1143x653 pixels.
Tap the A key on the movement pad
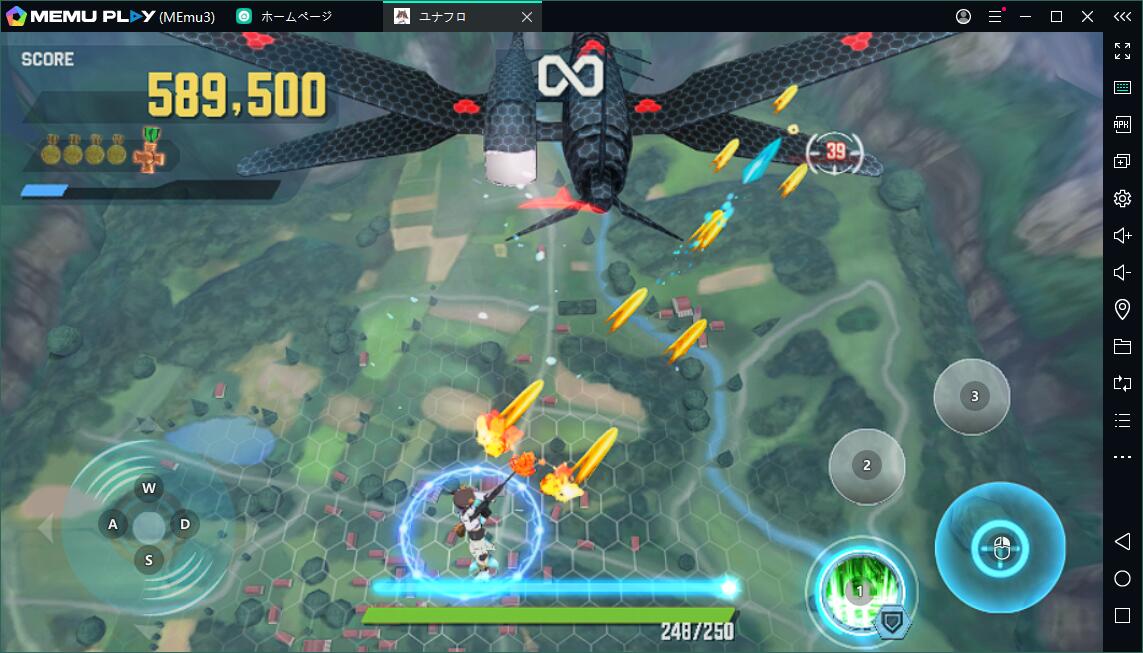click(113, 524)
